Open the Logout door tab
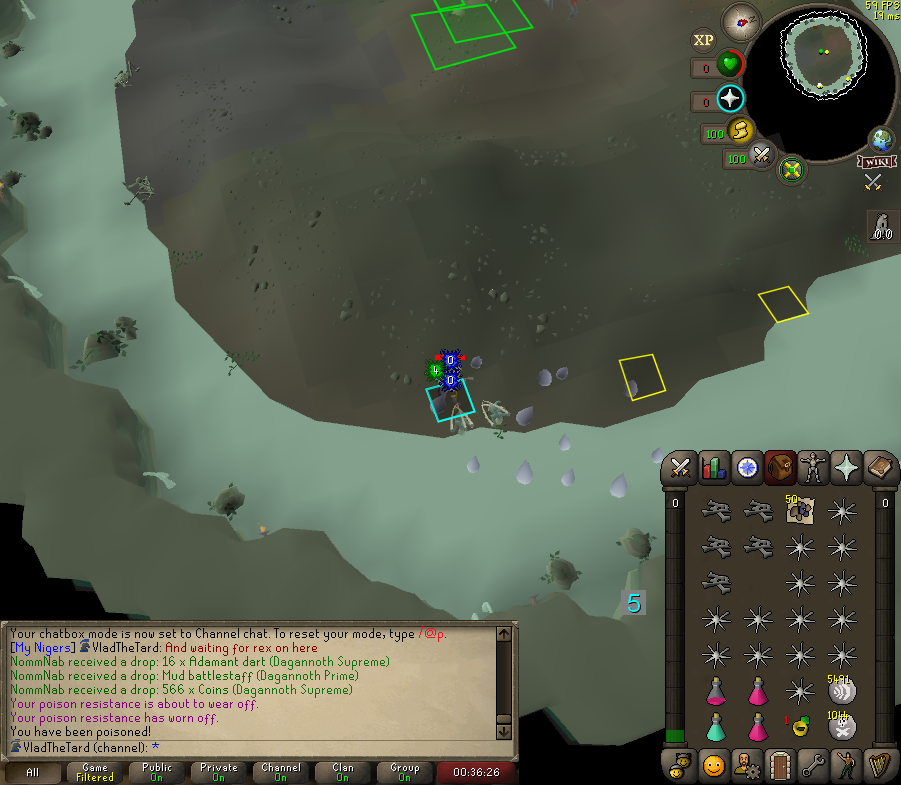 [x=780, y=765]
